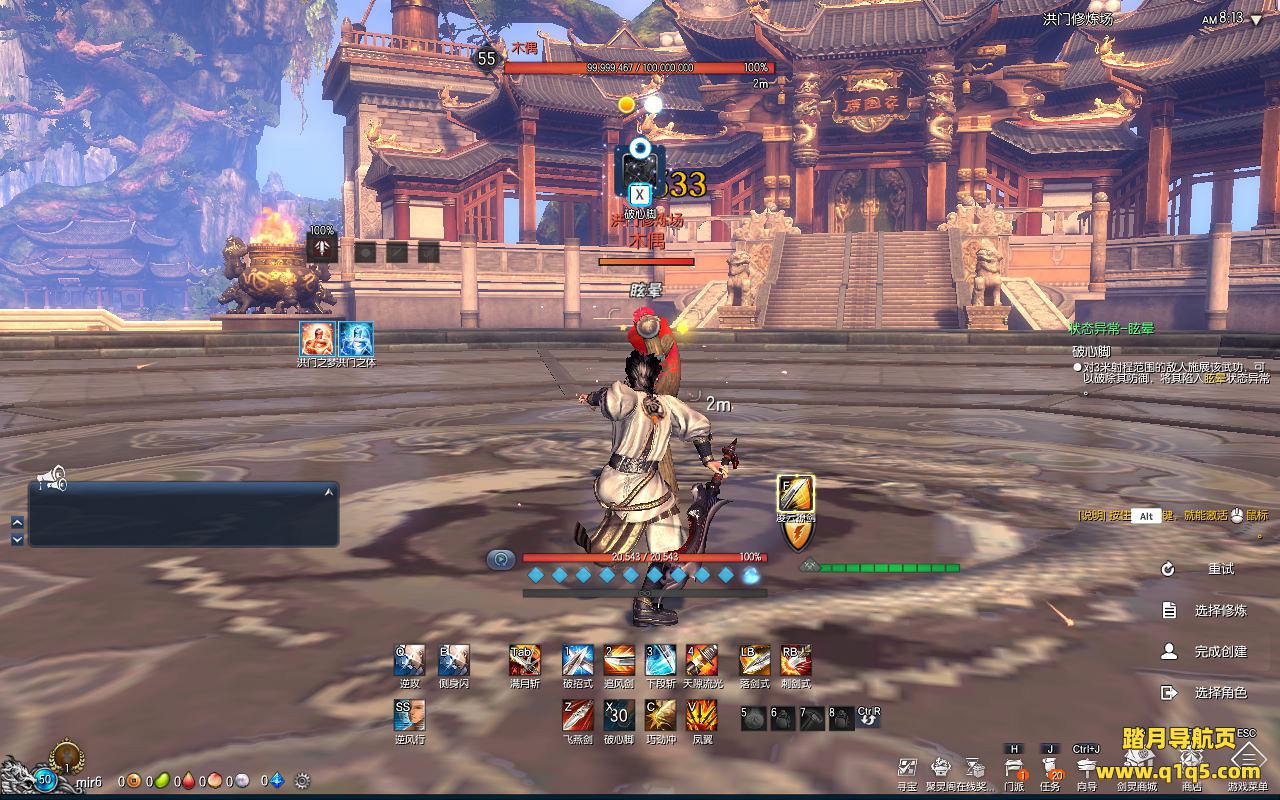Activate the 满月斩 skill icon
The height and width of the screenshot is (800, 1280).
point(524,660)
